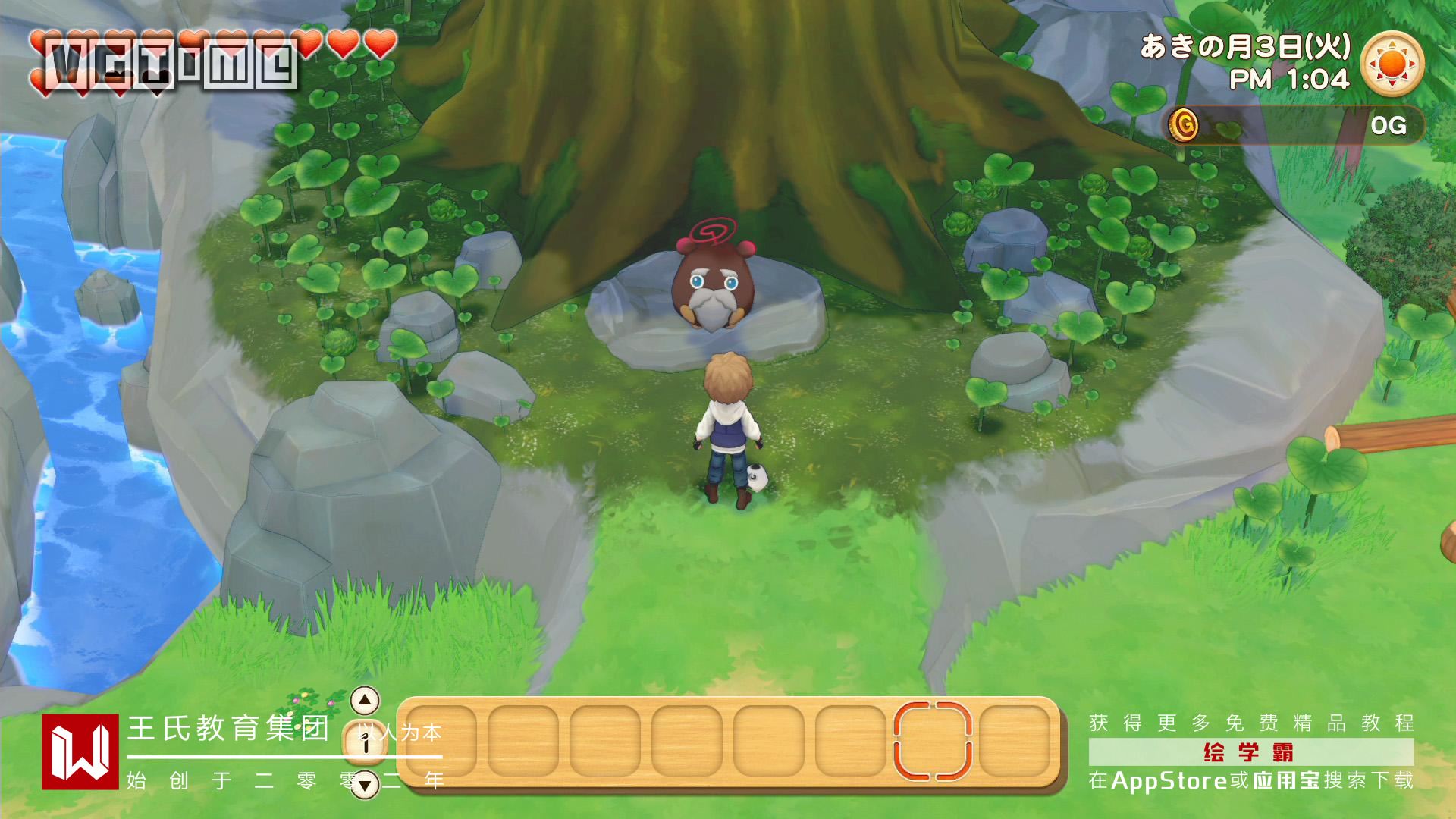Image resolution: width=1456 pixels, height=819 pixels.
Task: Select the highlighted hotbar slot with orange brackets
Action: pos(932,741)
